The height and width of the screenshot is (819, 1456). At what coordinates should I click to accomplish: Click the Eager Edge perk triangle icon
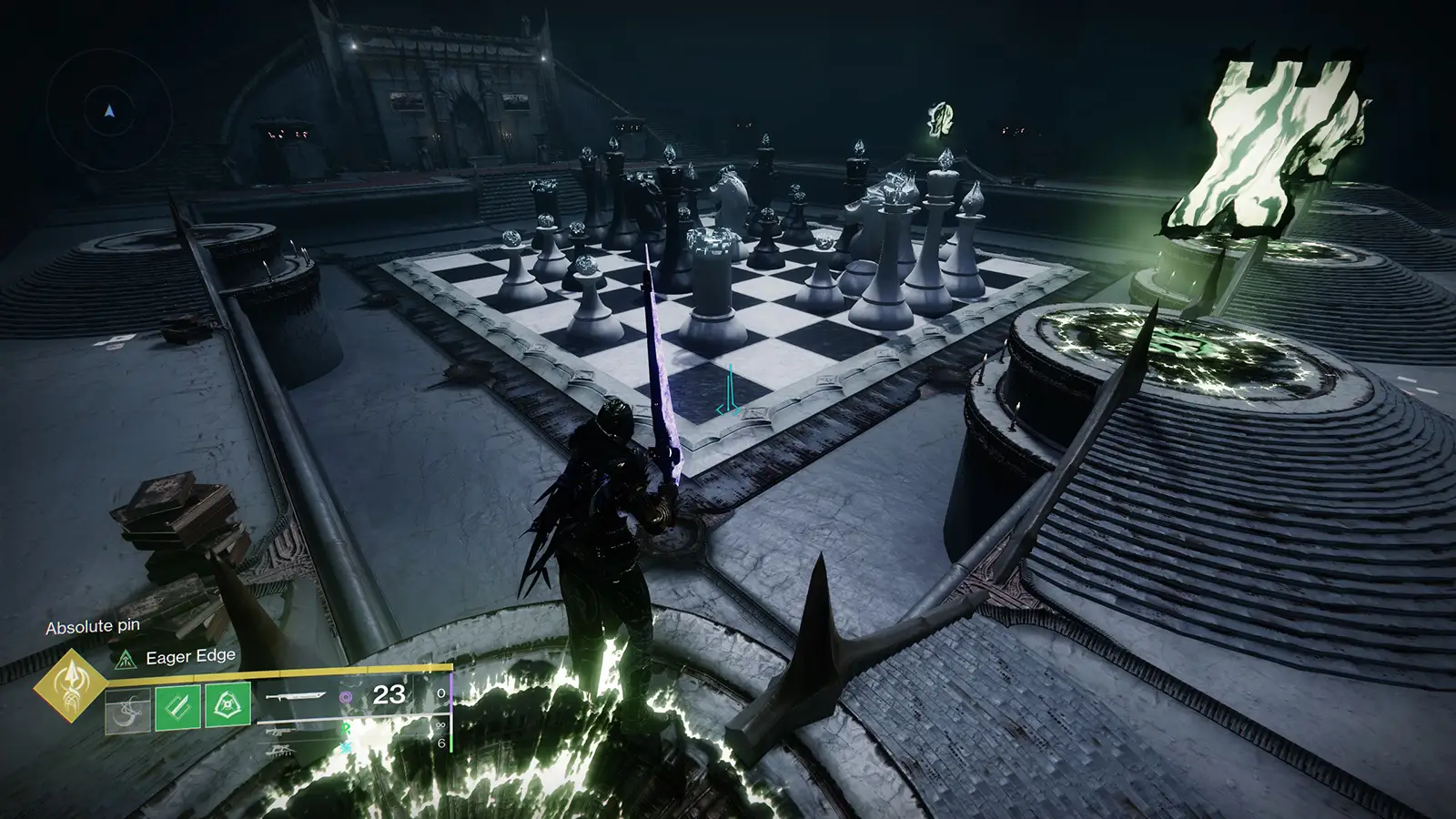pos(126,659)
